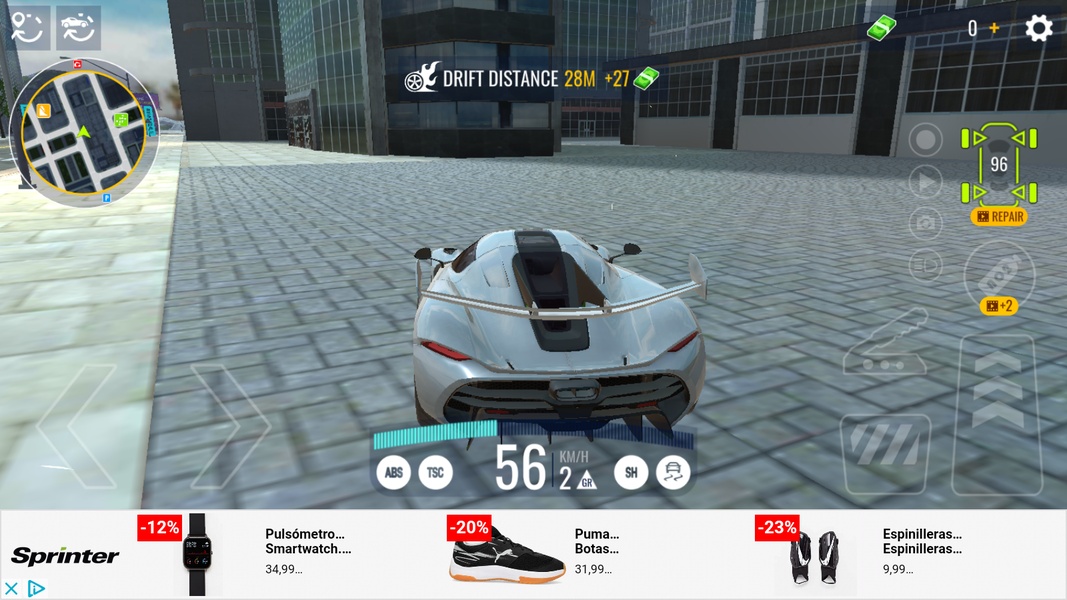Tap the car respawn icon
1067x600 pixels.
(x=78, y=28)
